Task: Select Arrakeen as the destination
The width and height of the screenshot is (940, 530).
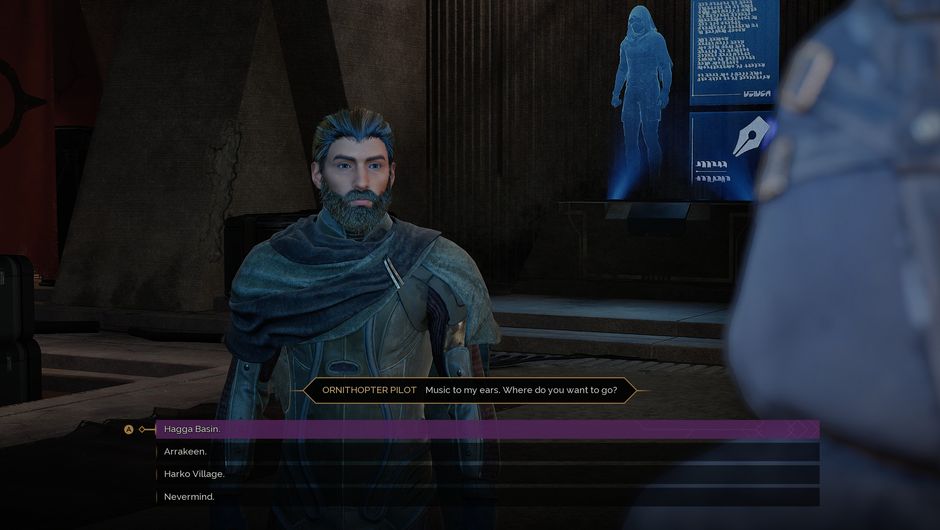Action: pyautogui.click(x=186, y=452)
